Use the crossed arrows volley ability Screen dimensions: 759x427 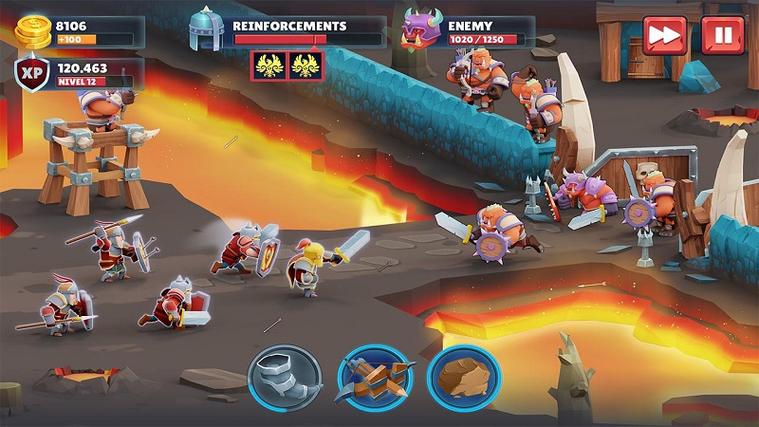coord(374,378)
